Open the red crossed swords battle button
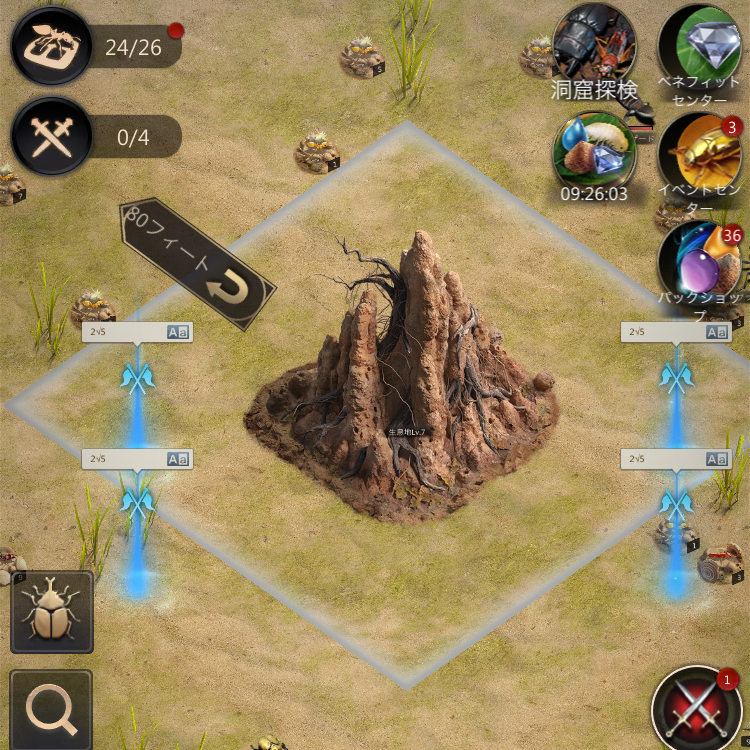This screenshot has height=750, width=750. pos(697,709)
